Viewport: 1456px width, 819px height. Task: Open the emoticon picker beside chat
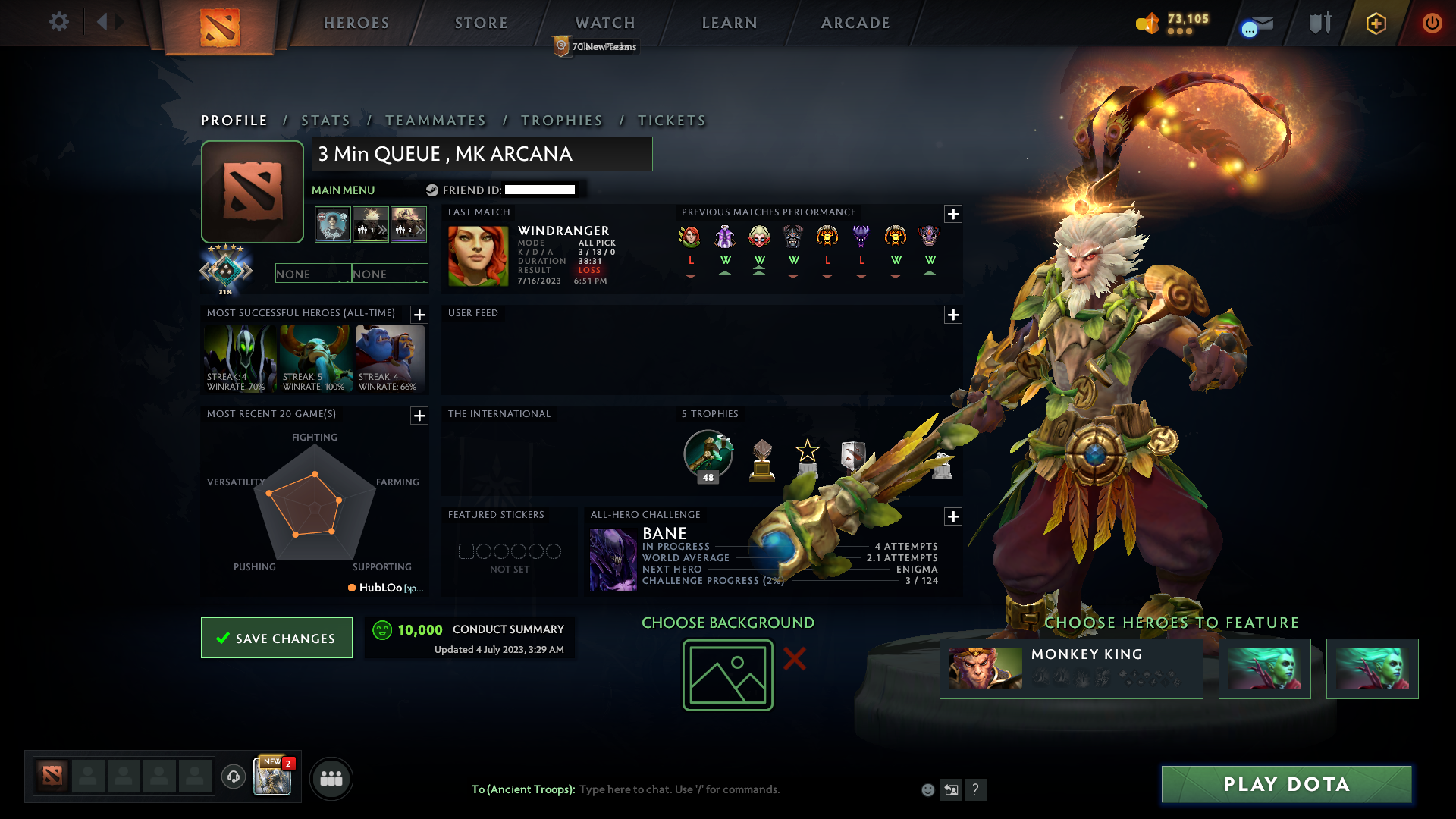(x=927, y=789)
